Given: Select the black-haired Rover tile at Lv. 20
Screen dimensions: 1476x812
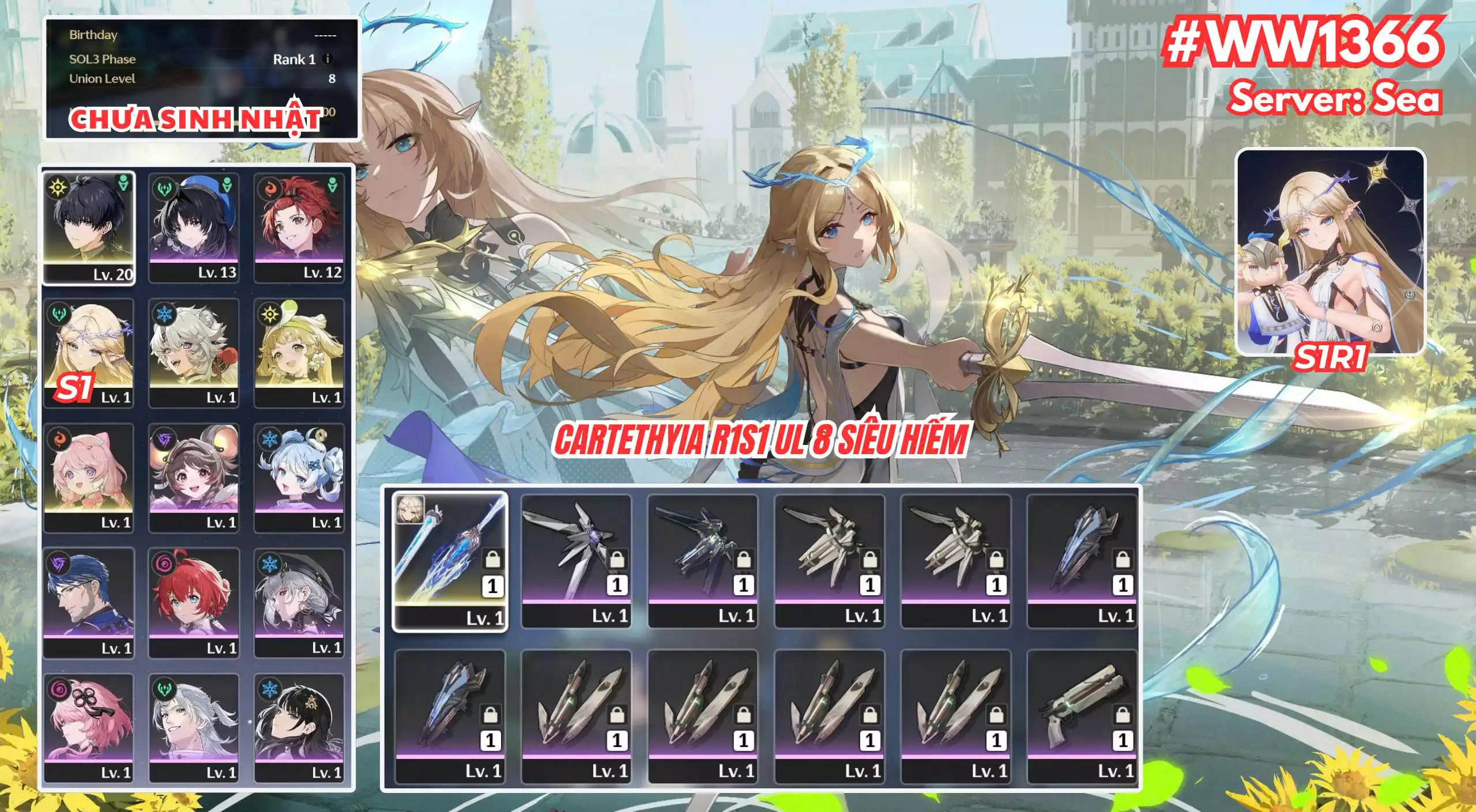Looking at the screenshot, I should tap(89, 228).
